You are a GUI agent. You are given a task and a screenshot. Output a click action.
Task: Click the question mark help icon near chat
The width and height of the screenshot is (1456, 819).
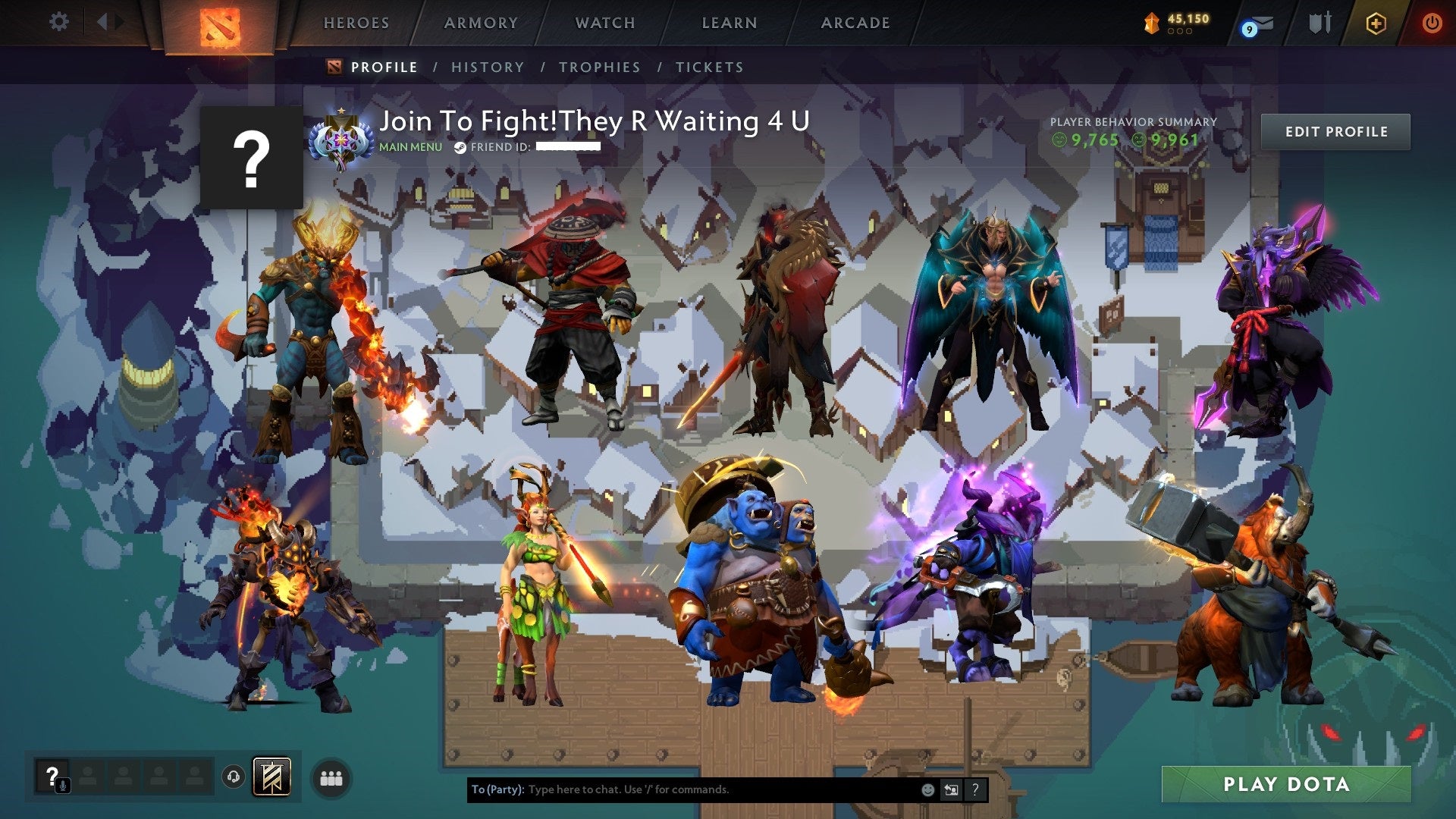pos(974,789)
